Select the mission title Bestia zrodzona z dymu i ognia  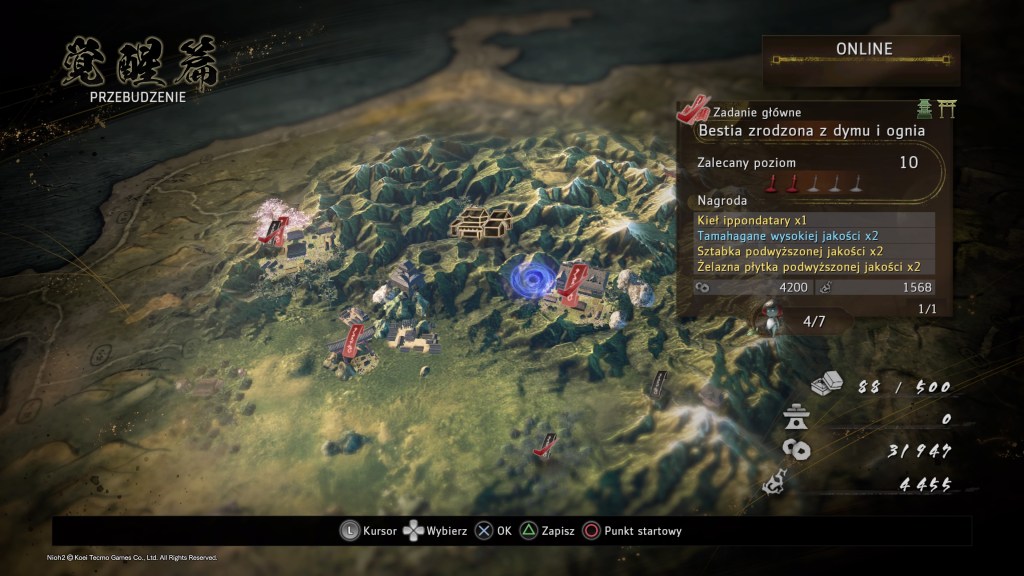tap(810, 130)
